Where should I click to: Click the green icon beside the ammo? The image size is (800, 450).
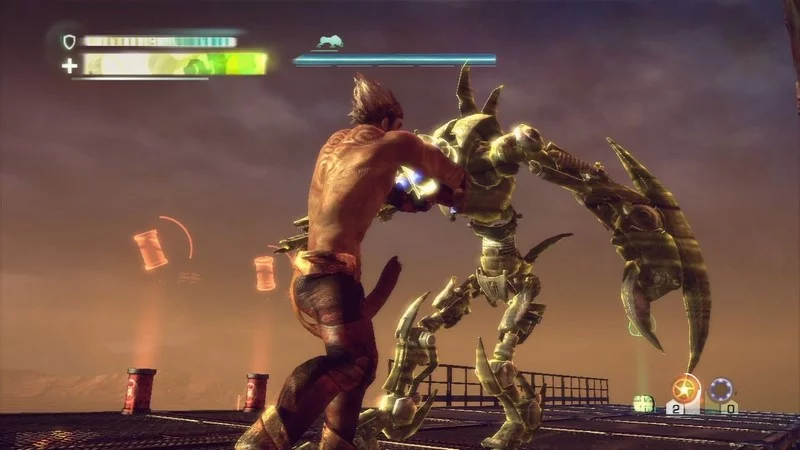644,403
